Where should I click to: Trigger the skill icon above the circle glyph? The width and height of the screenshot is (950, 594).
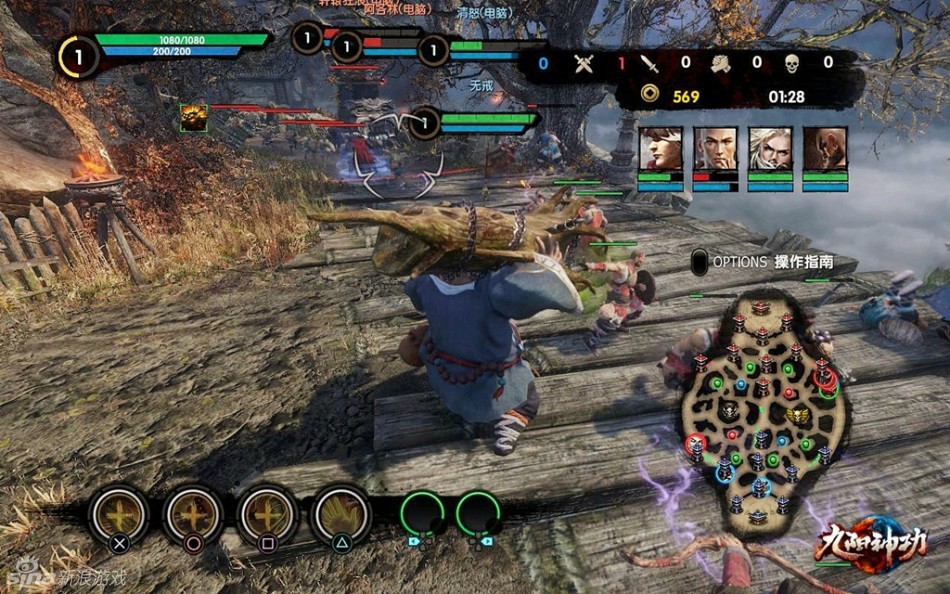click(193, 514)
